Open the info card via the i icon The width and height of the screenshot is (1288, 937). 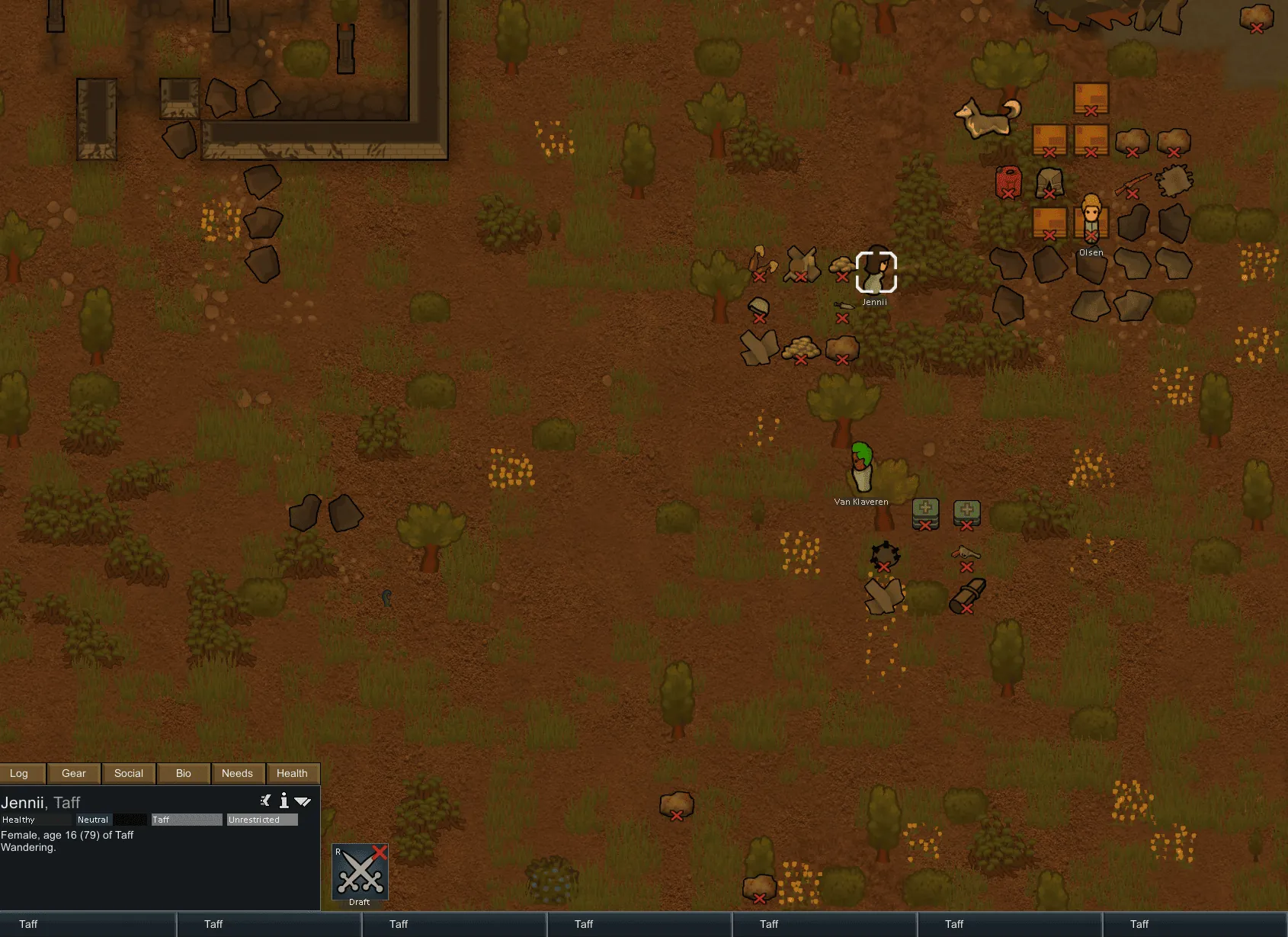(x=284, y=801)
